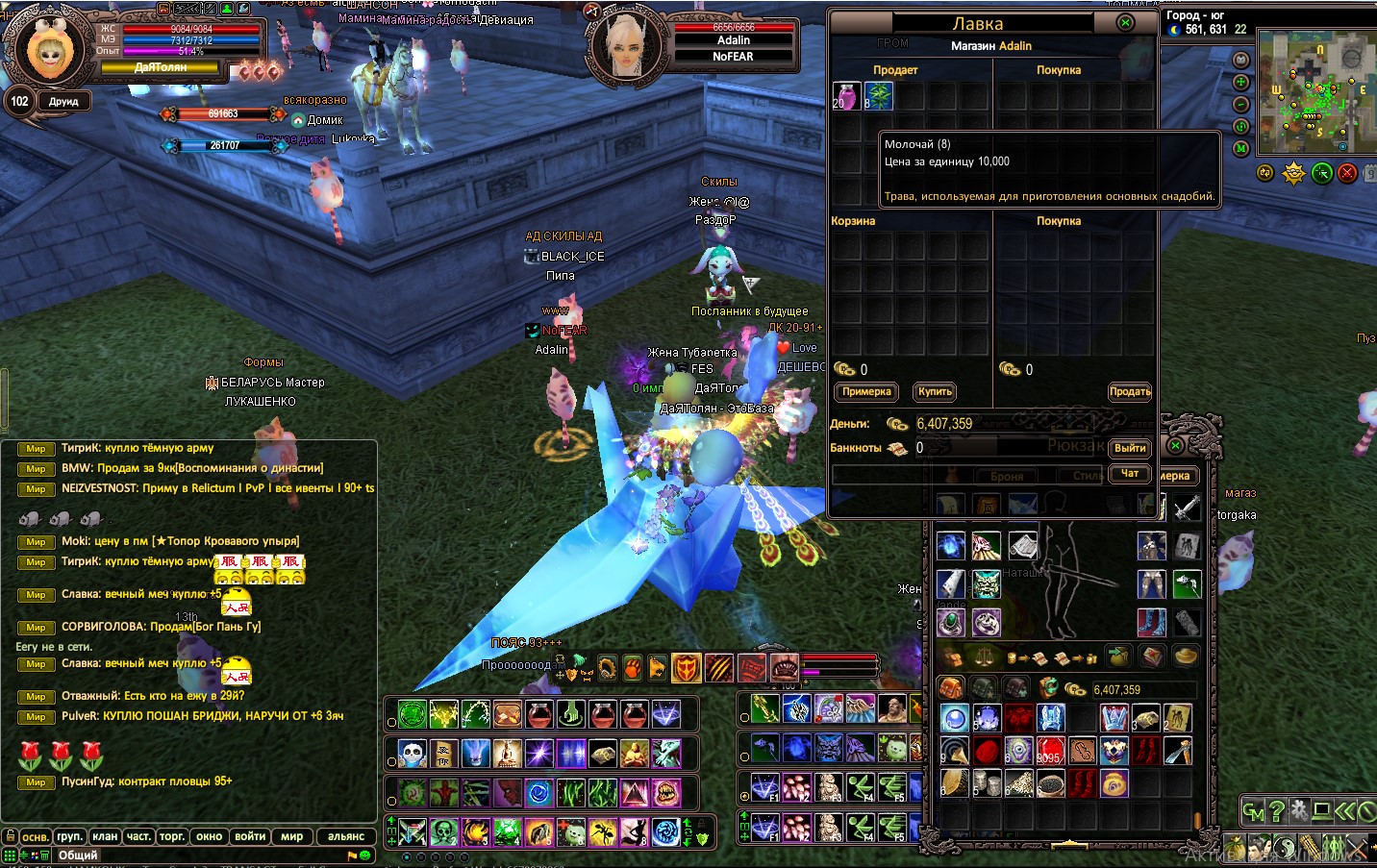Click the Купить buy button
Viewport: 1377px width, 868px height.
(935, 392)
